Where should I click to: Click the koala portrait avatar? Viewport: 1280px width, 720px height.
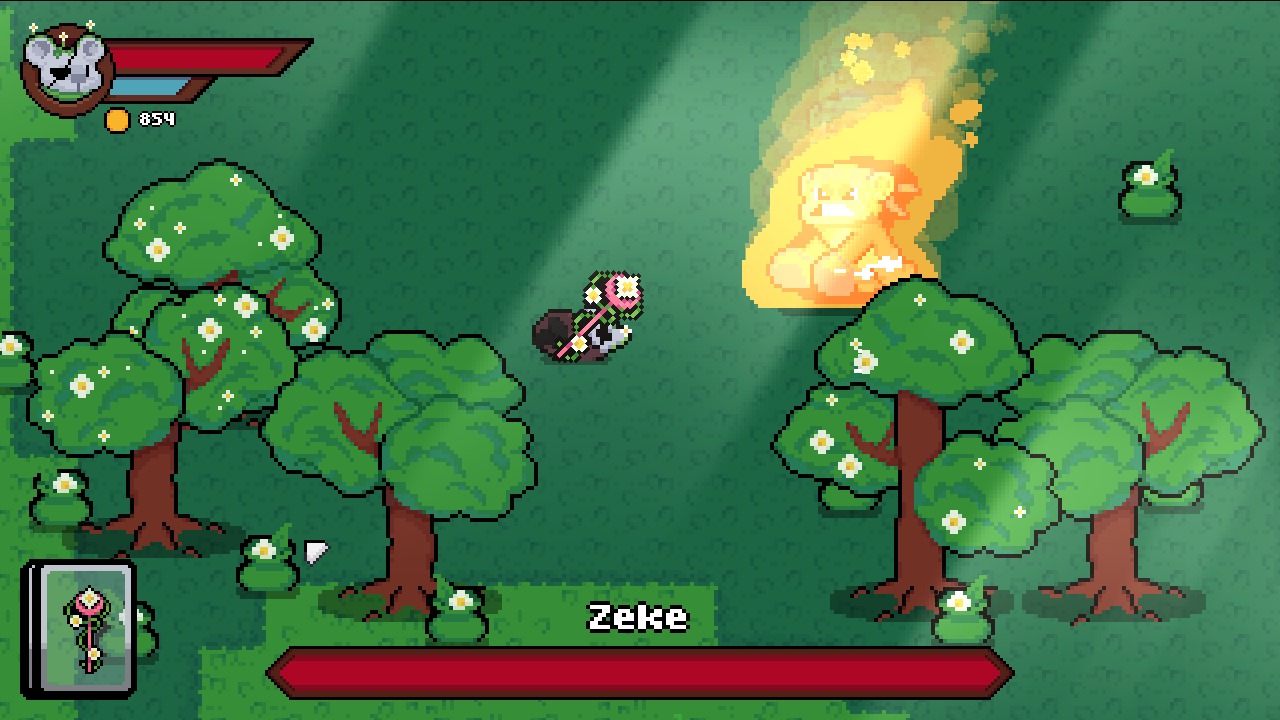62,63
